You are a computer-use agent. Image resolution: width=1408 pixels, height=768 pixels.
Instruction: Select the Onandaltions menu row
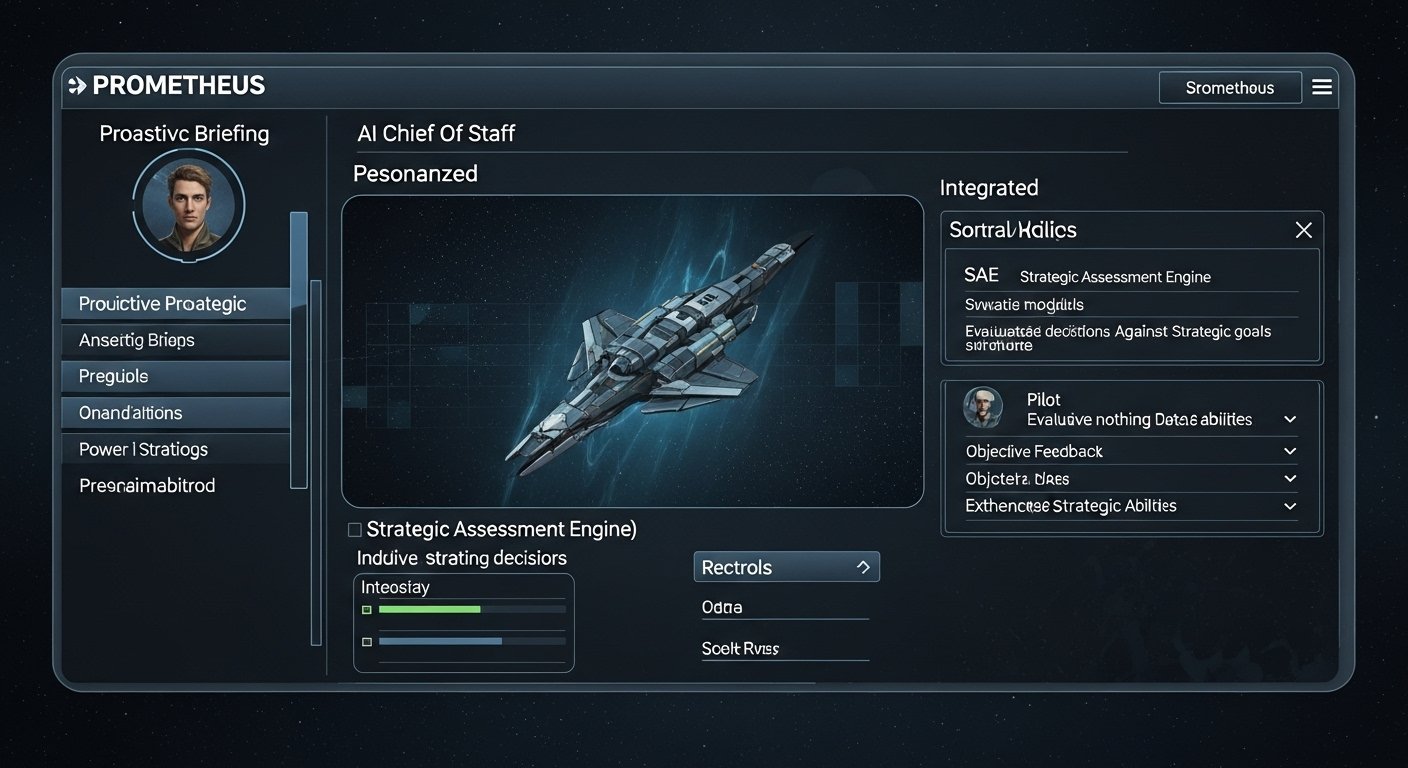pos(175,412)
